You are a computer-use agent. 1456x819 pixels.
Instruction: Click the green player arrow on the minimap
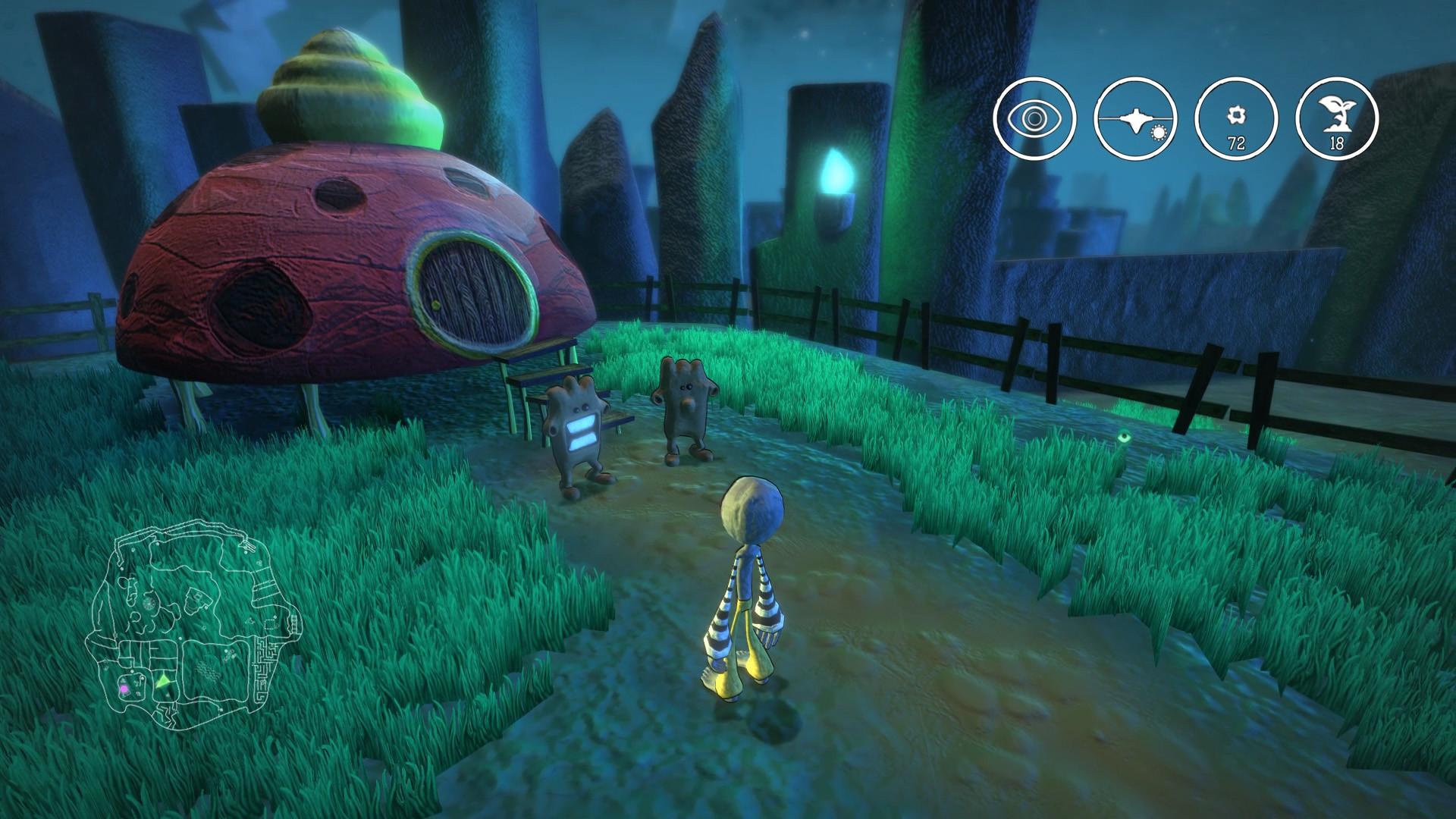[x=163, y=682]
